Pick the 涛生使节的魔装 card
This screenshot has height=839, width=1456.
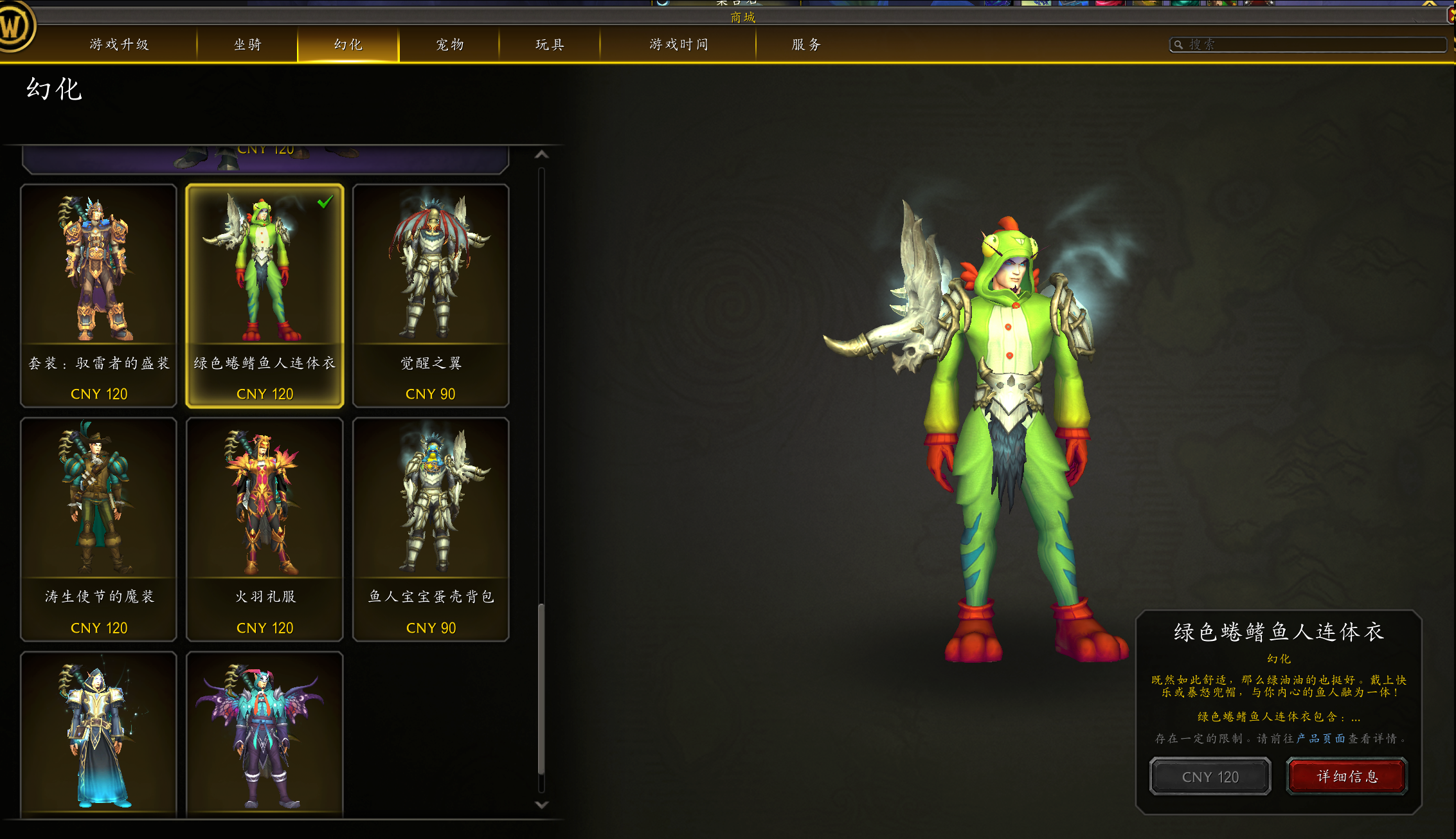[x=98, y=529]
